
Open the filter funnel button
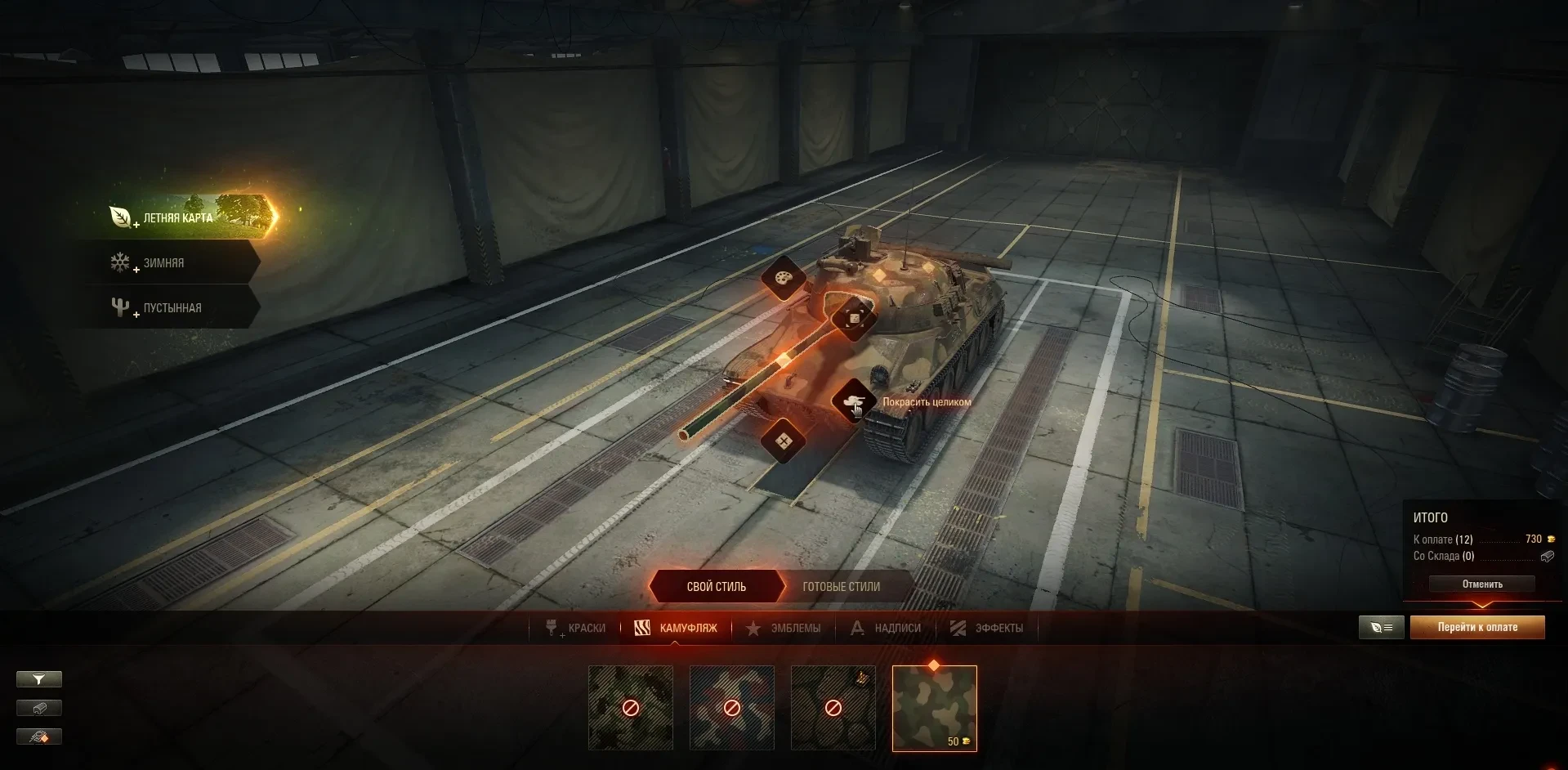(x=38, y=679)
